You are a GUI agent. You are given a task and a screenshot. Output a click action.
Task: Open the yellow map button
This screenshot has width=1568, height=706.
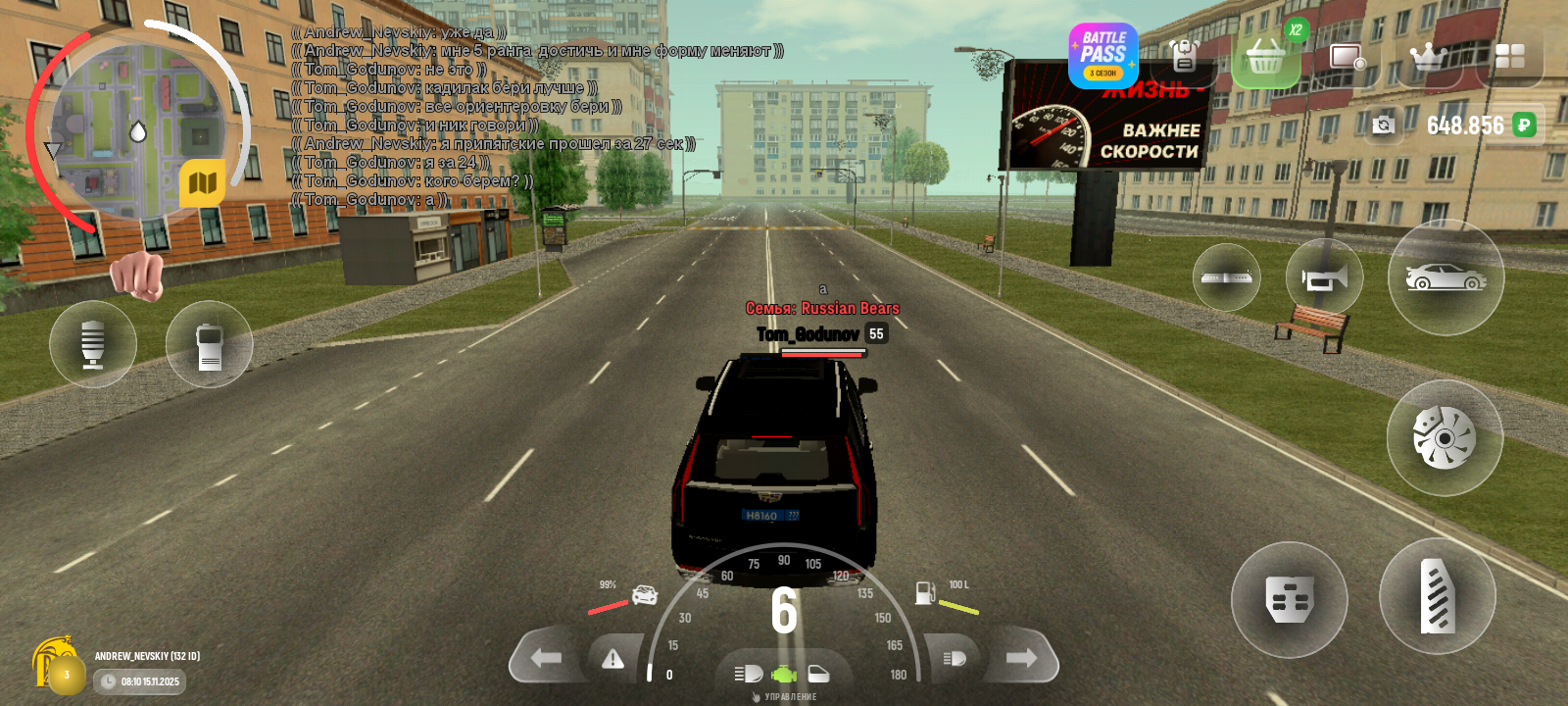202,183
